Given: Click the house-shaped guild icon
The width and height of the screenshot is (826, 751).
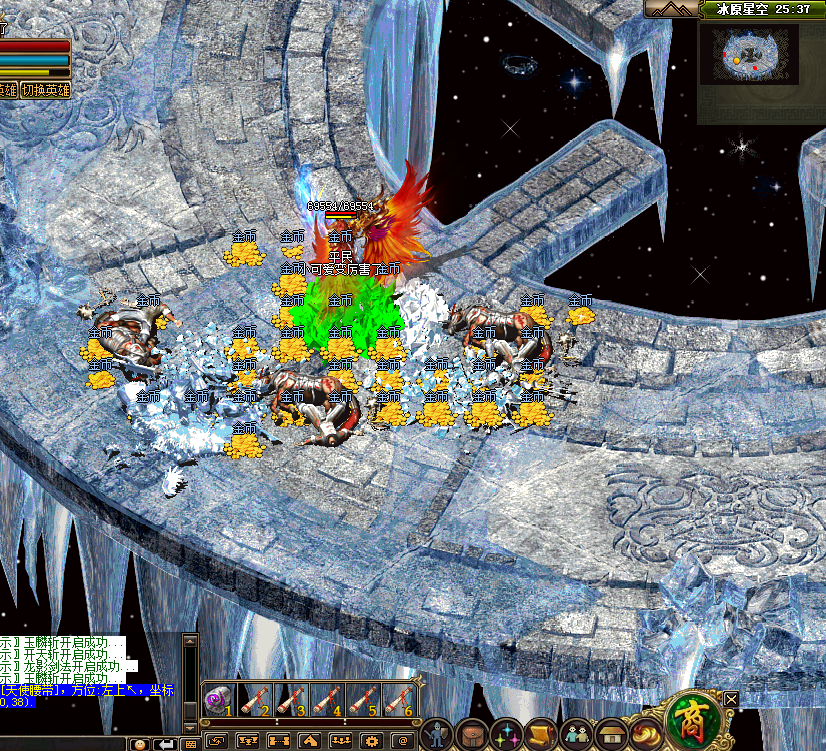Looking at the screenshot, I should pos(610,735).
